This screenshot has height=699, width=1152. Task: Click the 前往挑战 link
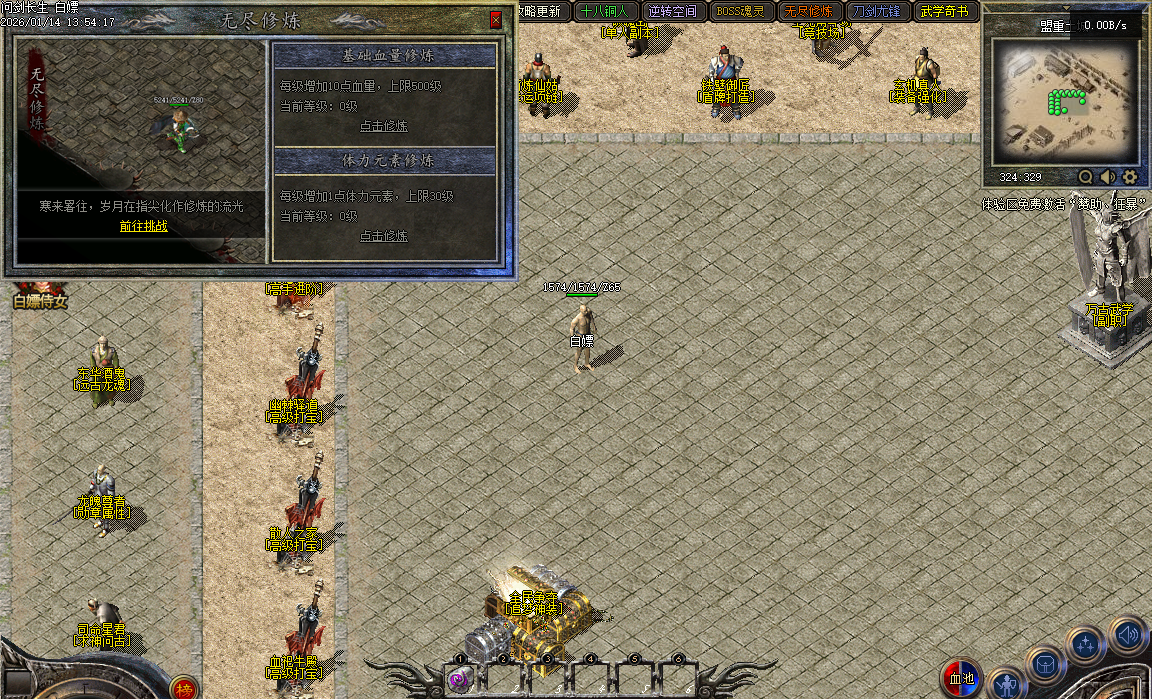coord(144,226)
